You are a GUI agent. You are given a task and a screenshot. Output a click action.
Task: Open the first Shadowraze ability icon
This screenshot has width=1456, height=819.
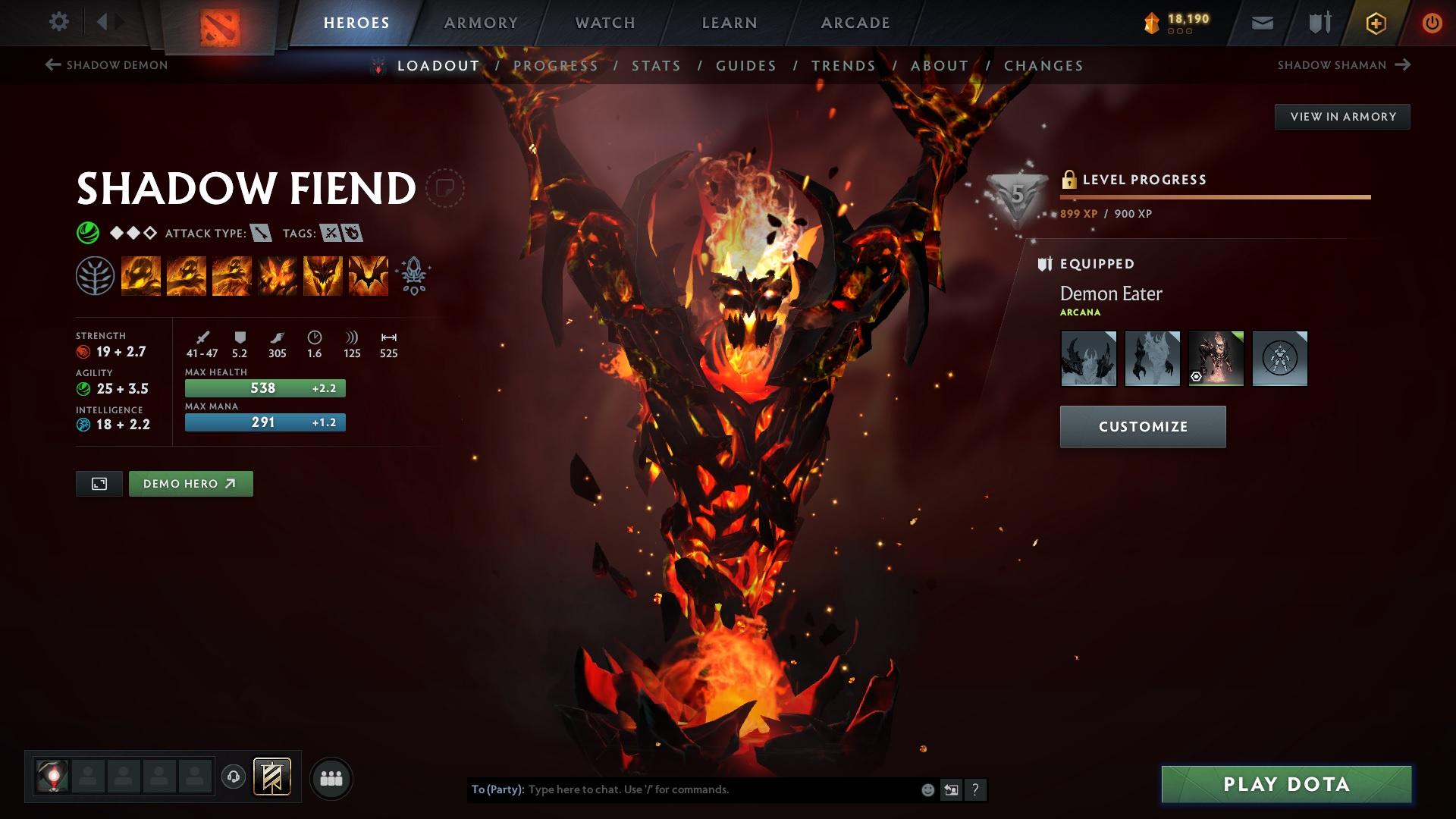pos(143,275)
